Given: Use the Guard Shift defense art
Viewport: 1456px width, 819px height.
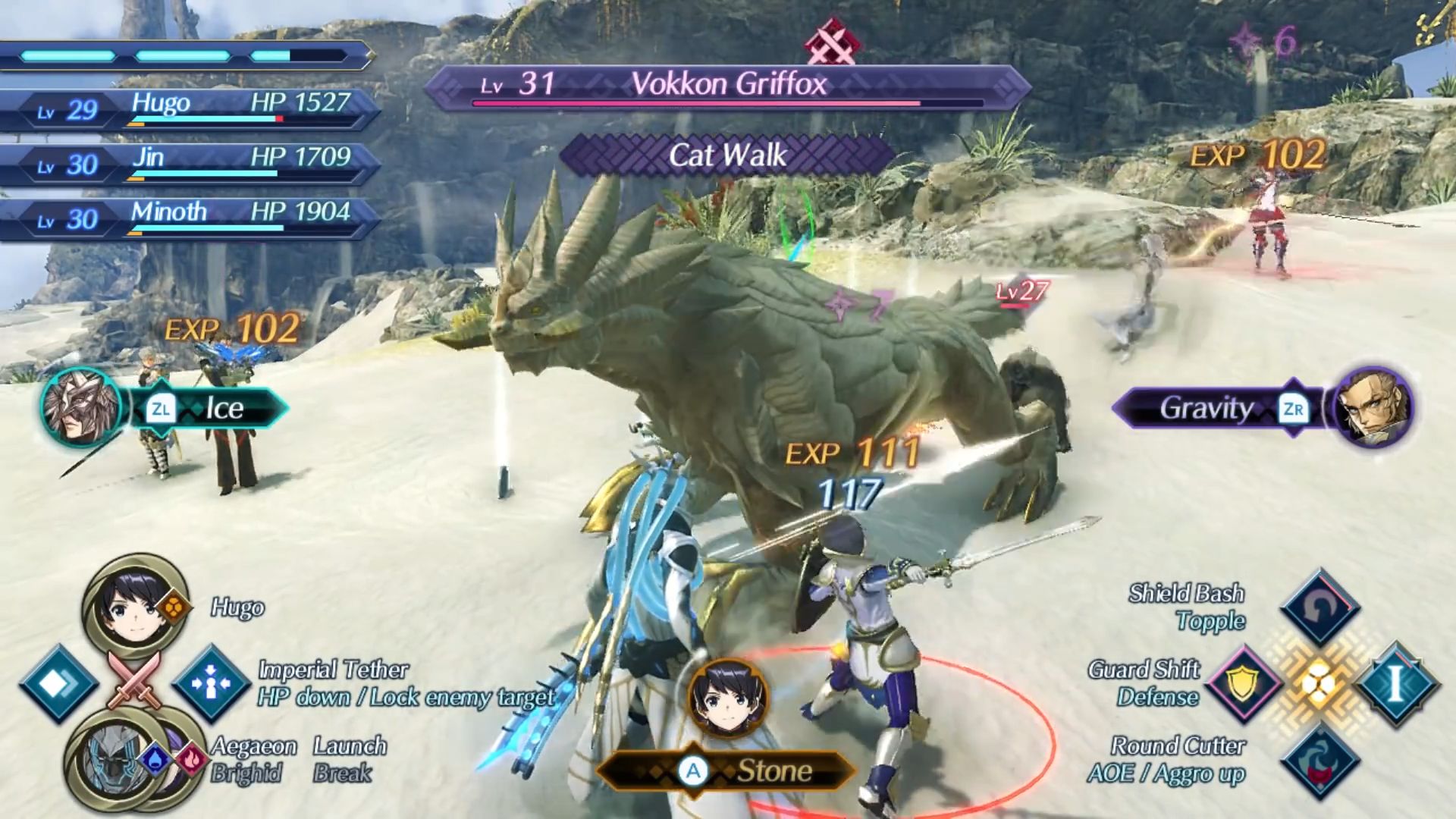Looking at the screenshot, I should pos(1244,683).
